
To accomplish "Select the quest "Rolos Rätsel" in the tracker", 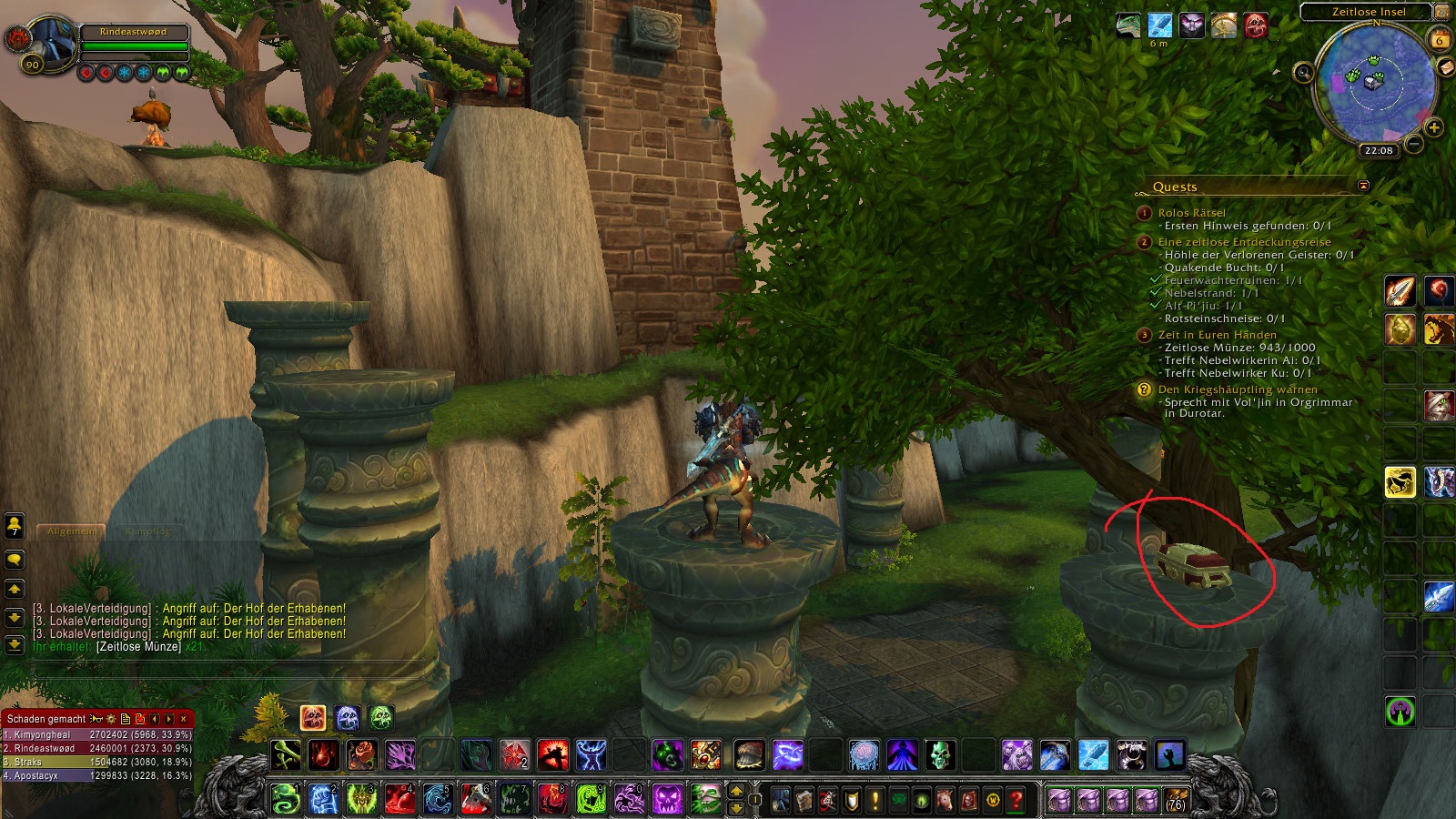I will (x=1191, y=213).
